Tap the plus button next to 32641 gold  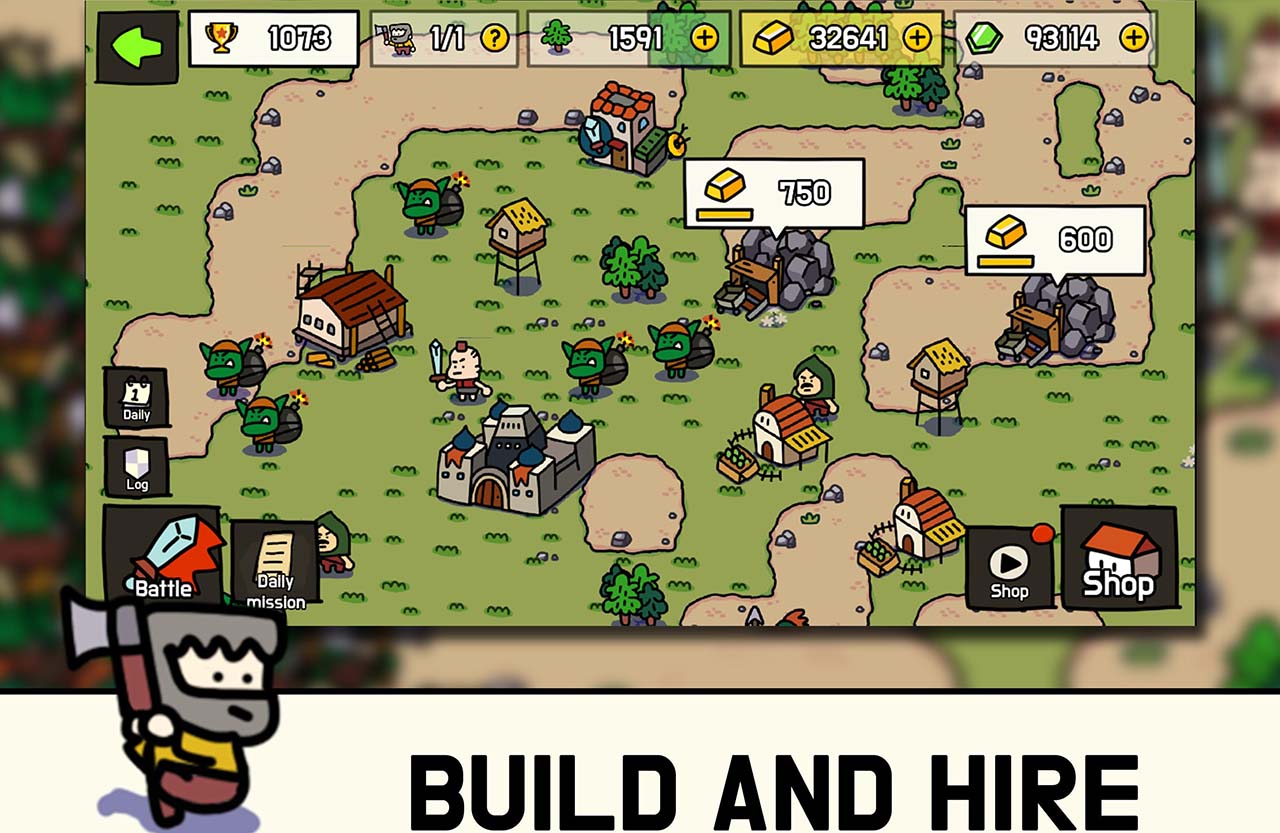[x=915, y=38]
